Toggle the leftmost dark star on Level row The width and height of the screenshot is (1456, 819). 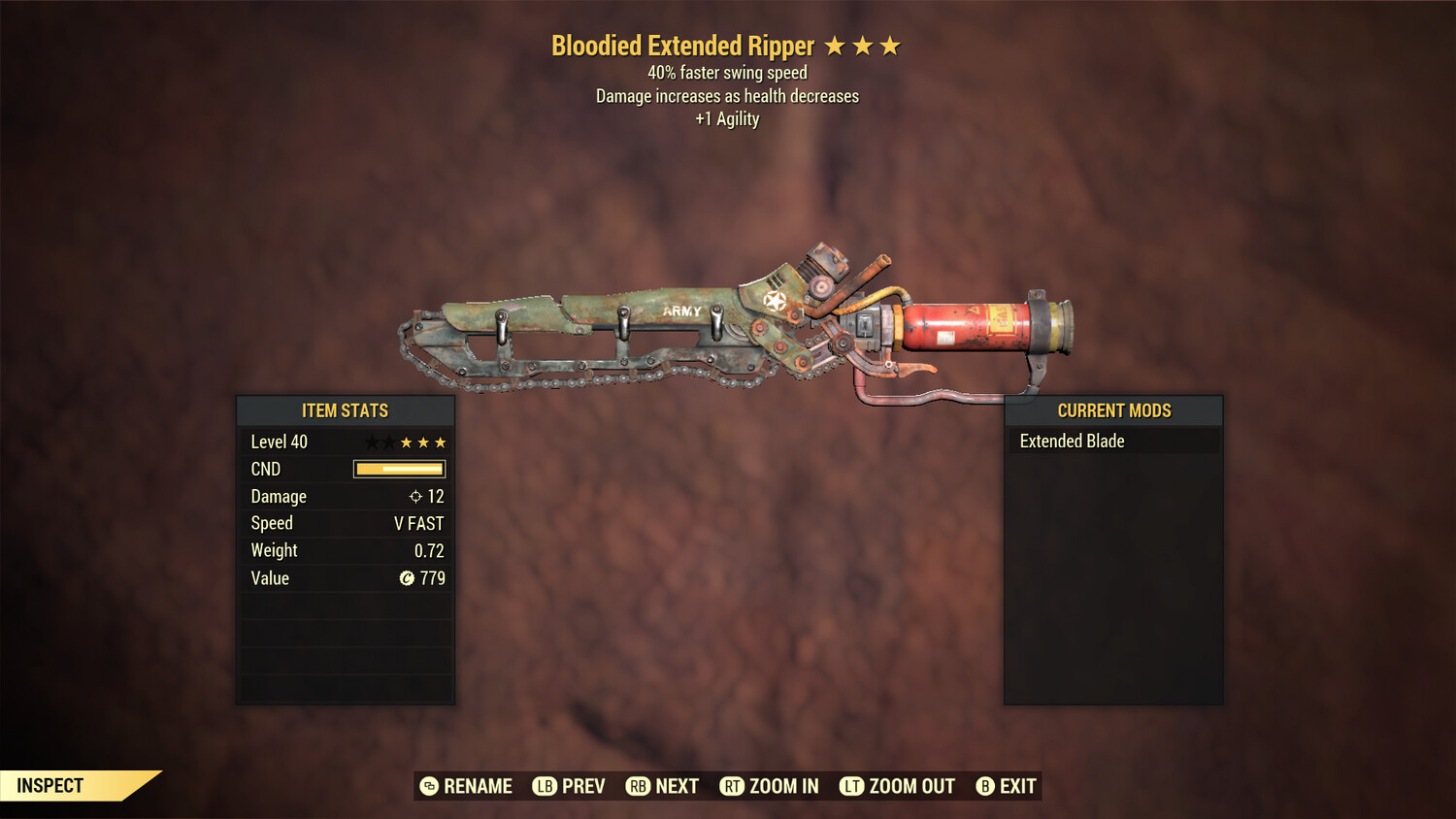(370, 442)
